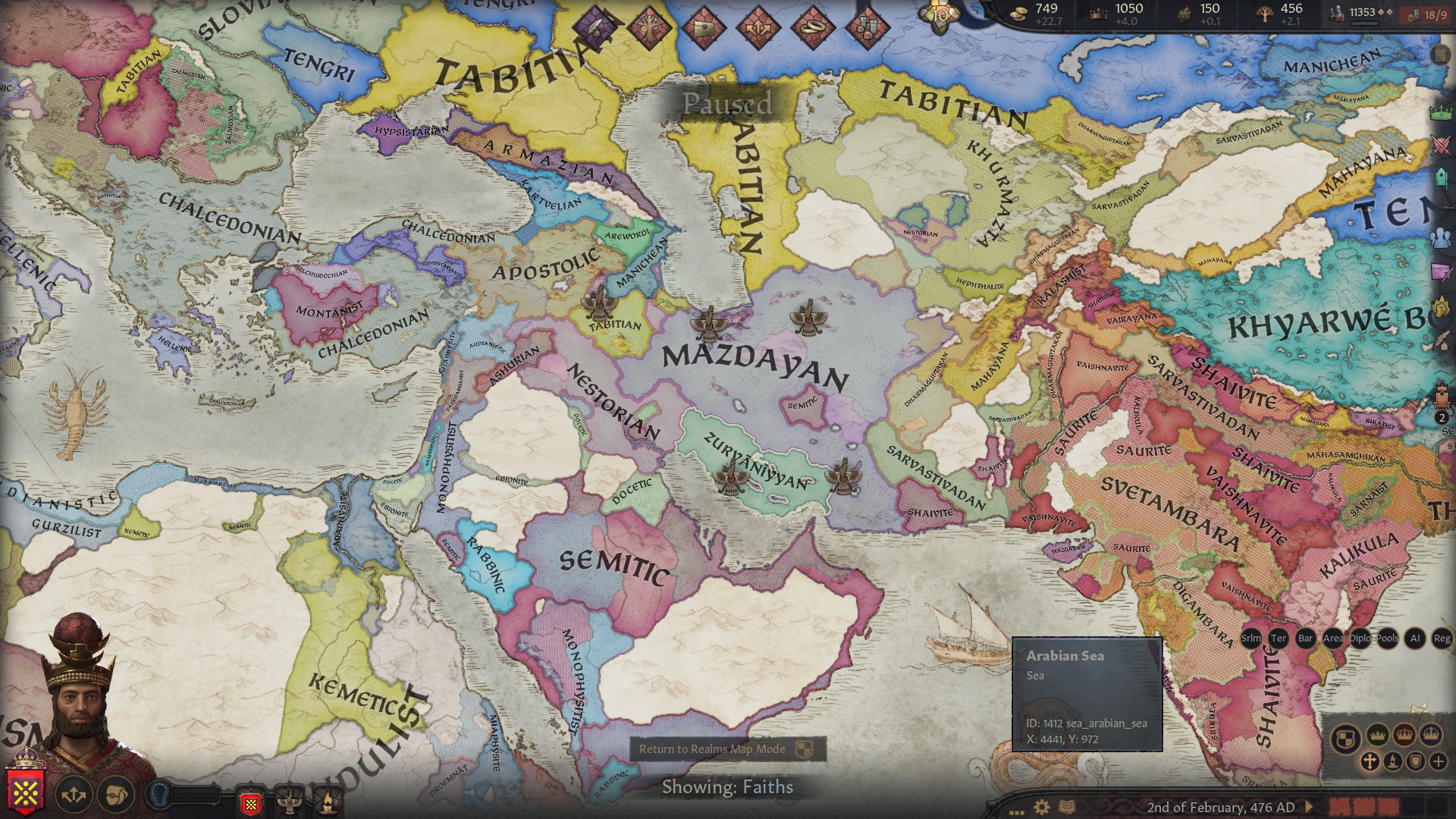The height and width of the screenshot is (819, 1456).
Task: Expand extra map modes with the plus icon
Action: 1439,761
